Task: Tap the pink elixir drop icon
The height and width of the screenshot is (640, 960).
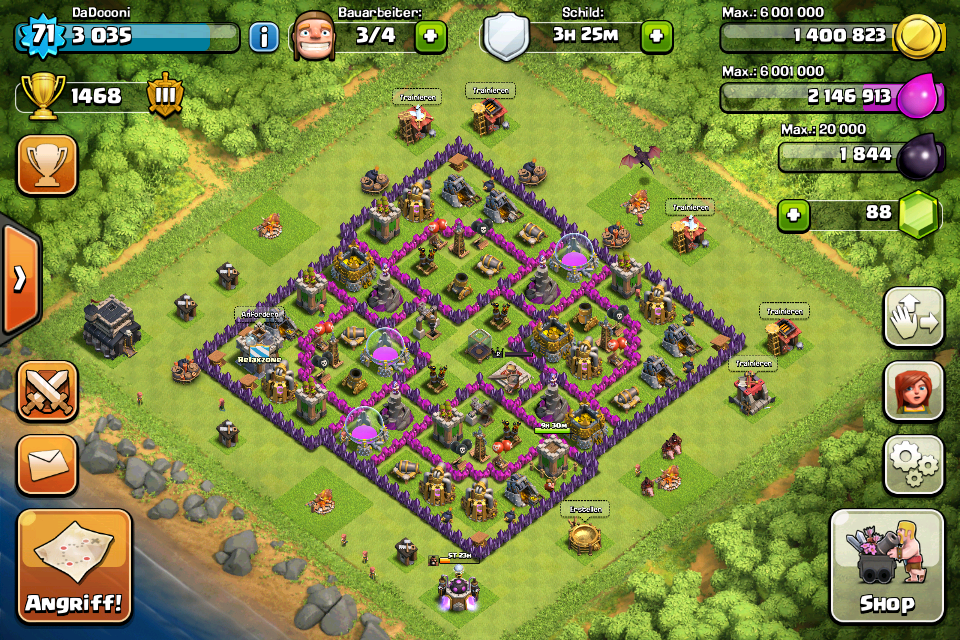Action: 917,96
